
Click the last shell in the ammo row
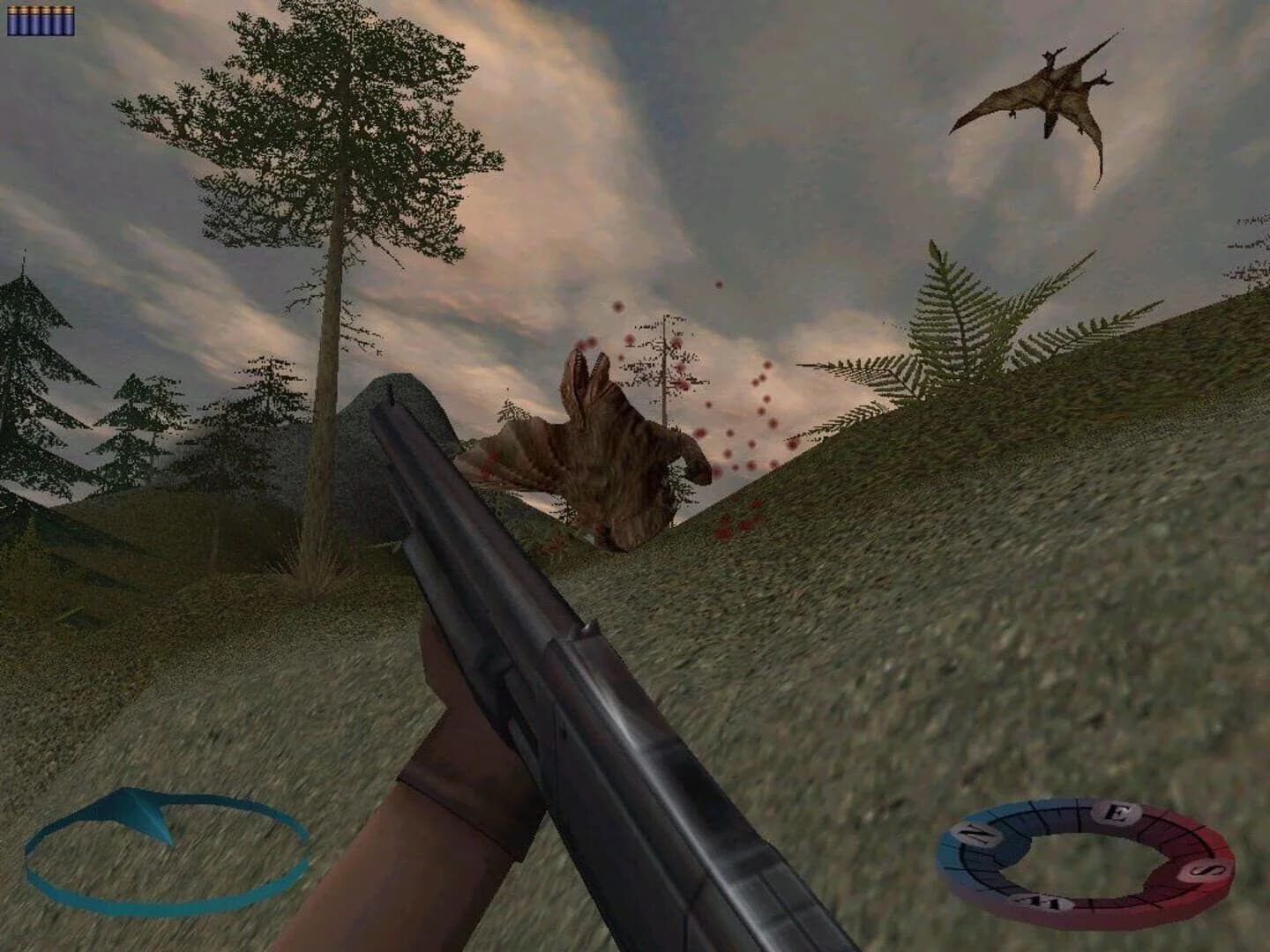coord(70,21)
